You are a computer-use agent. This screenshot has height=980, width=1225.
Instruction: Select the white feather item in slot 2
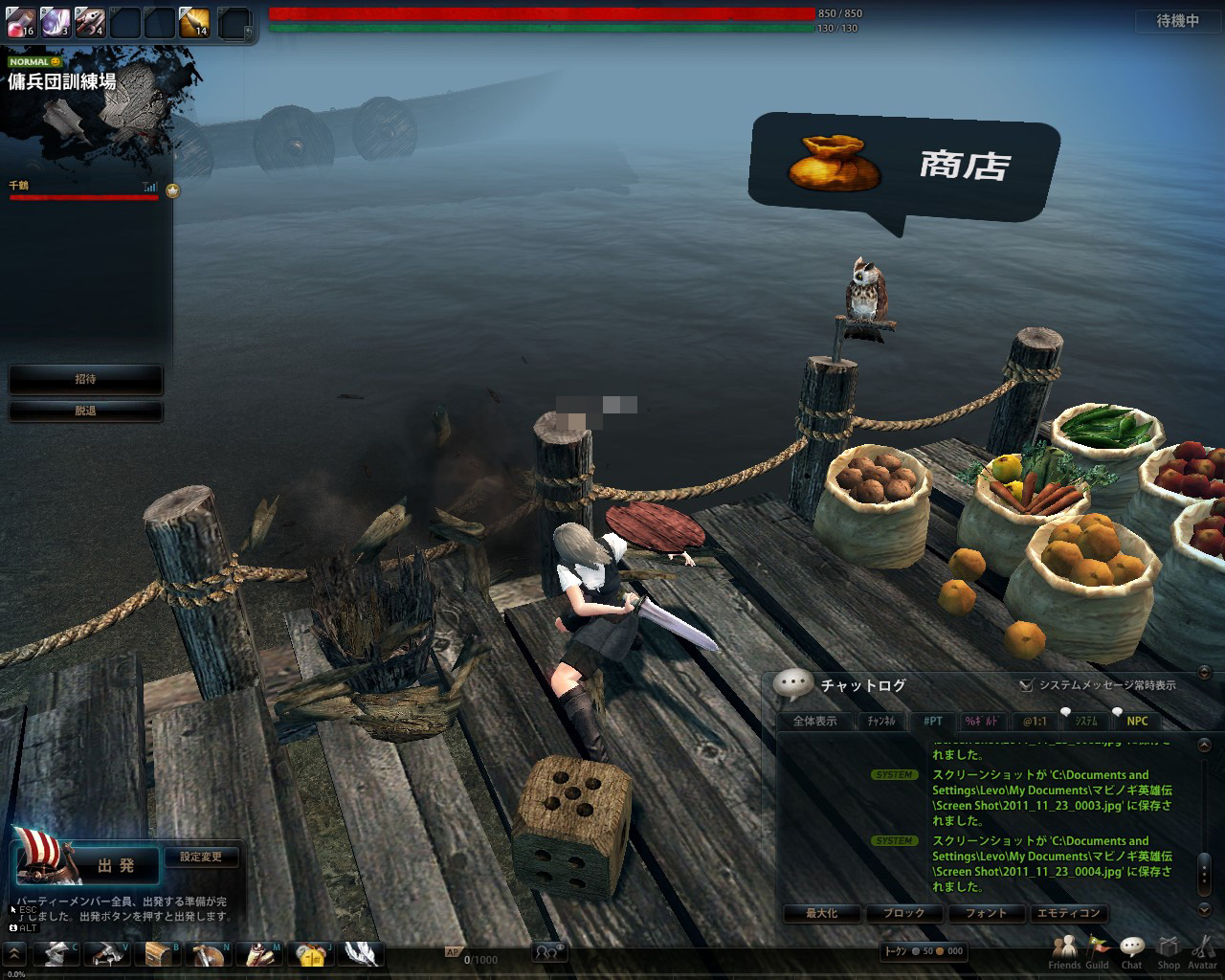56,21
